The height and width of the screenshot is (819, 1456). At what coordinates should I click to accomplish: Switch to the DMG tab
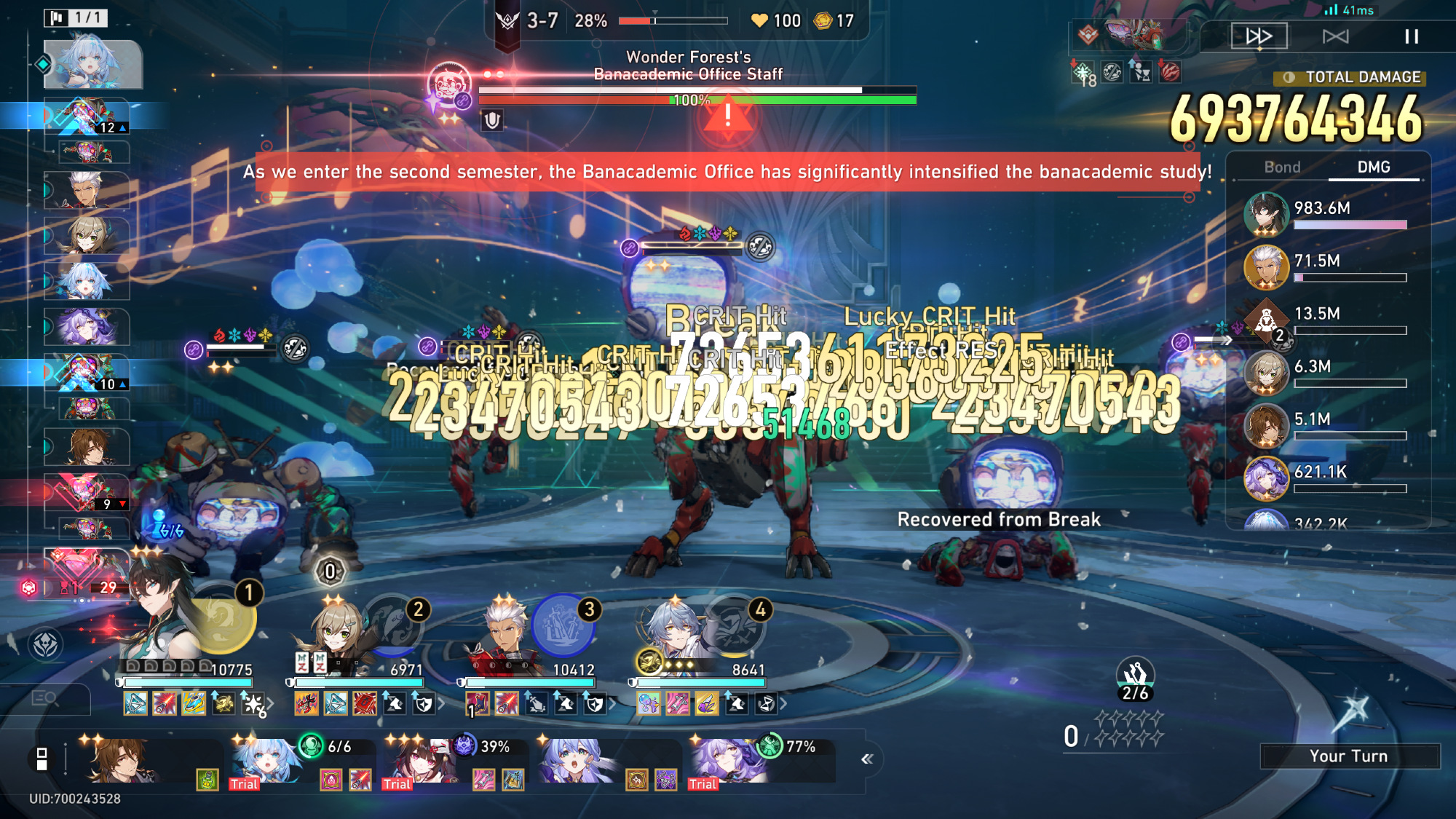coord(1373,167)
